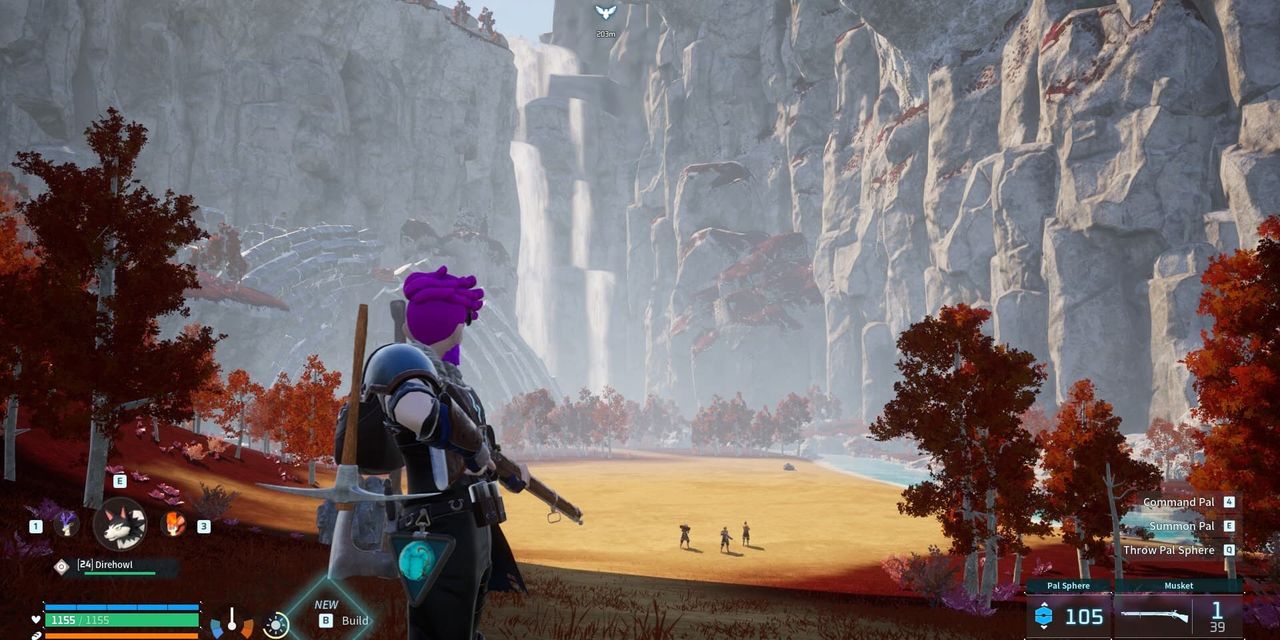Select the Direhowl wolf portrait

120,524
